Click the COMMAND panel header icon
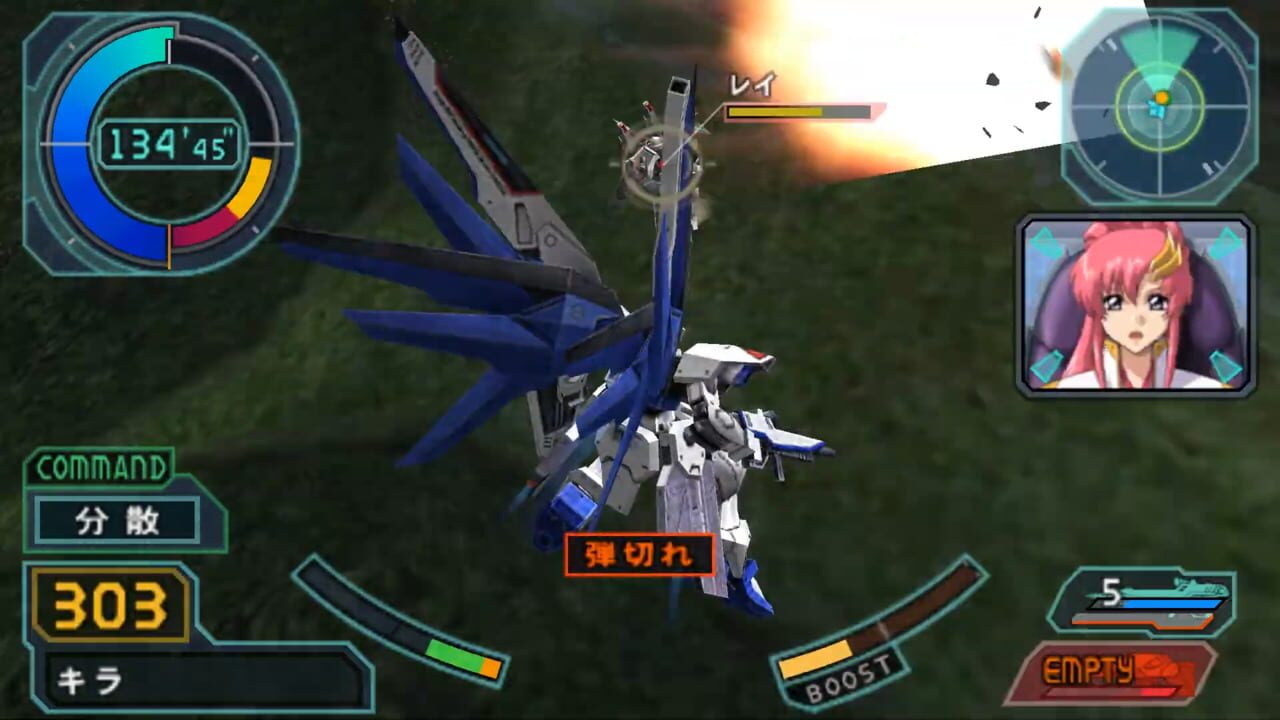The image size is (1280, 720). coord(100,465)
